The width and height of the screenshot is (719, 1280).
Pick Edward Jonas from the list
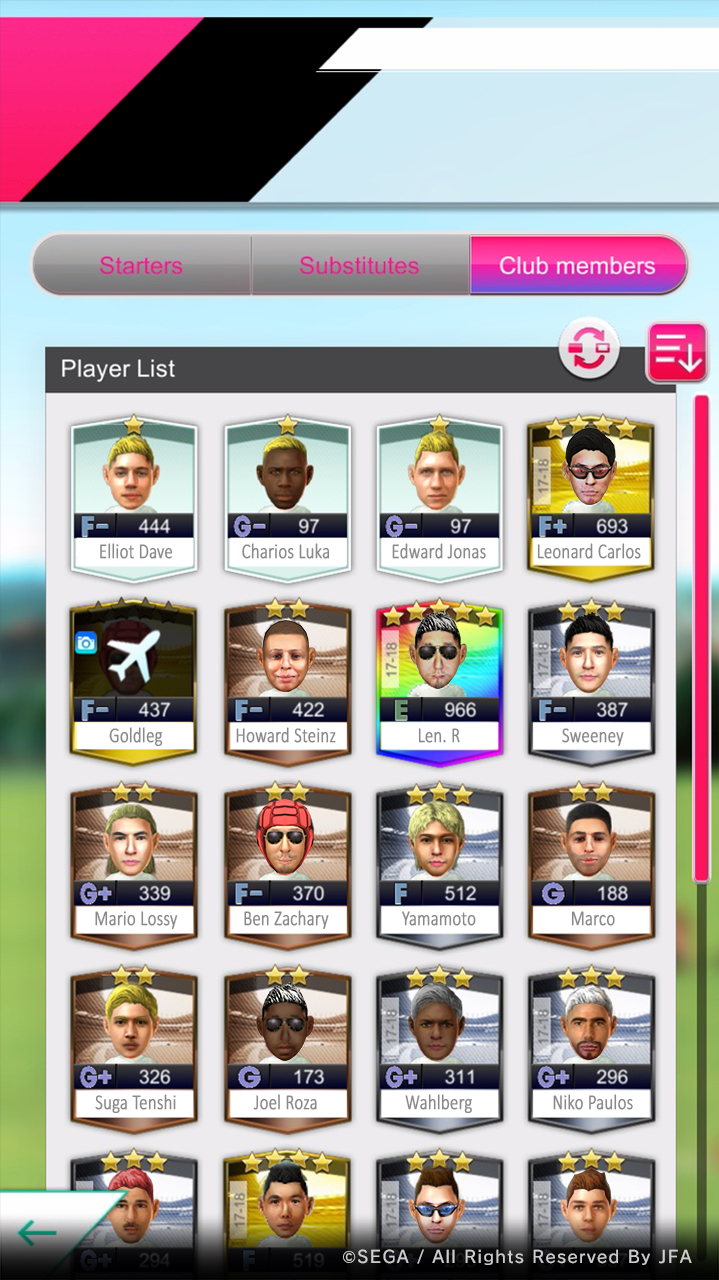[x=439, y=497]
